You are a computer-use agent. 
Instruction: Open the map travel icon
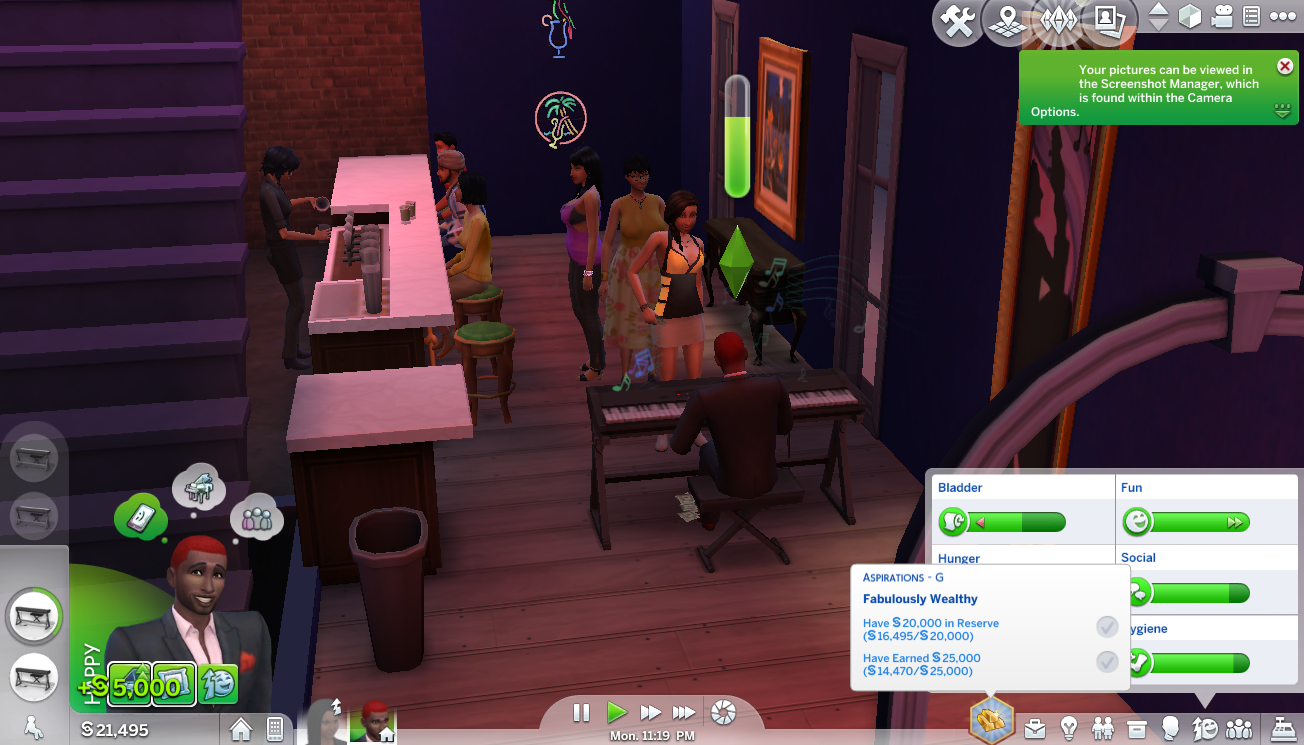pos(1007,22)
